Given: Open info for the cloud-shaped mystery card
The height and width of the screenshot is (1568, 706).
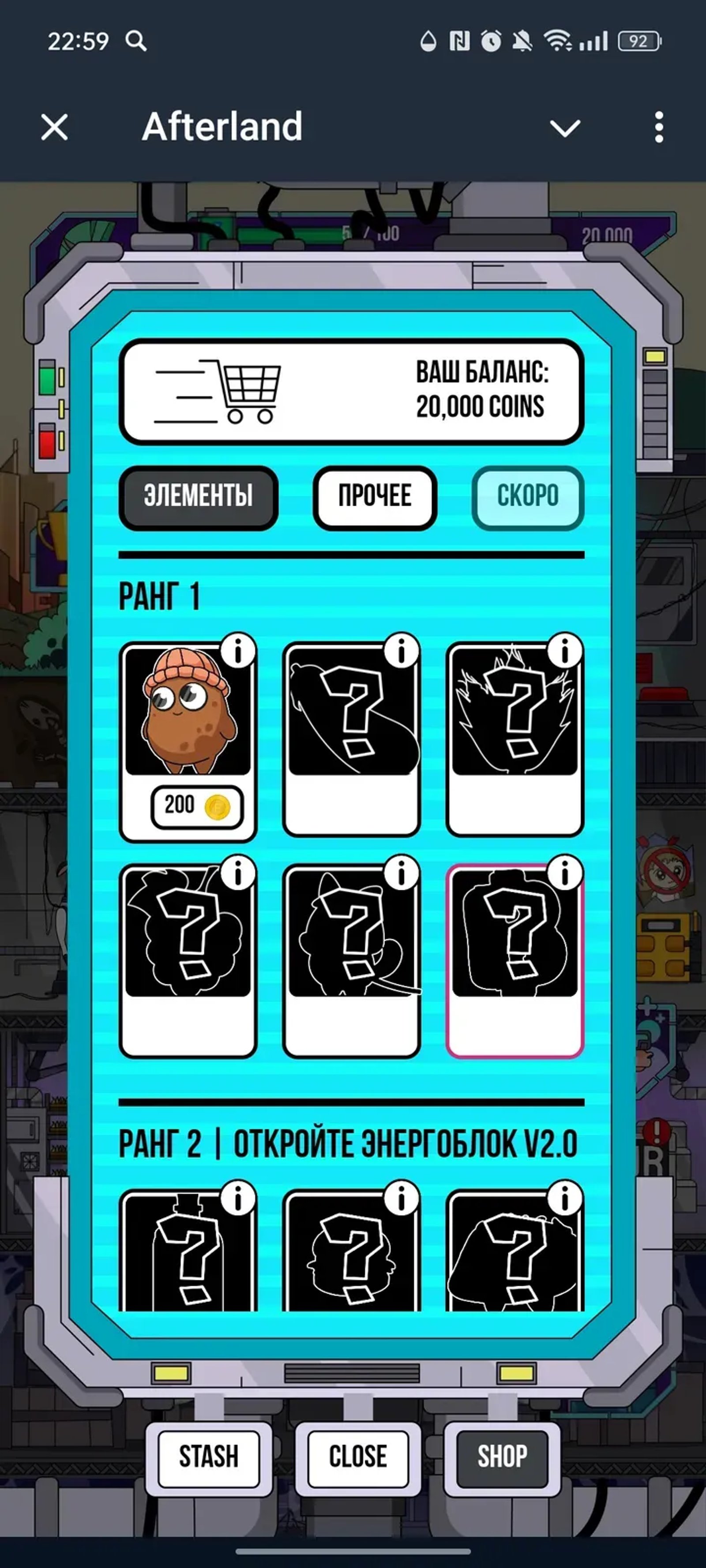Looking at the screenshot, I should pyautogui.click(x=238, y=872).
